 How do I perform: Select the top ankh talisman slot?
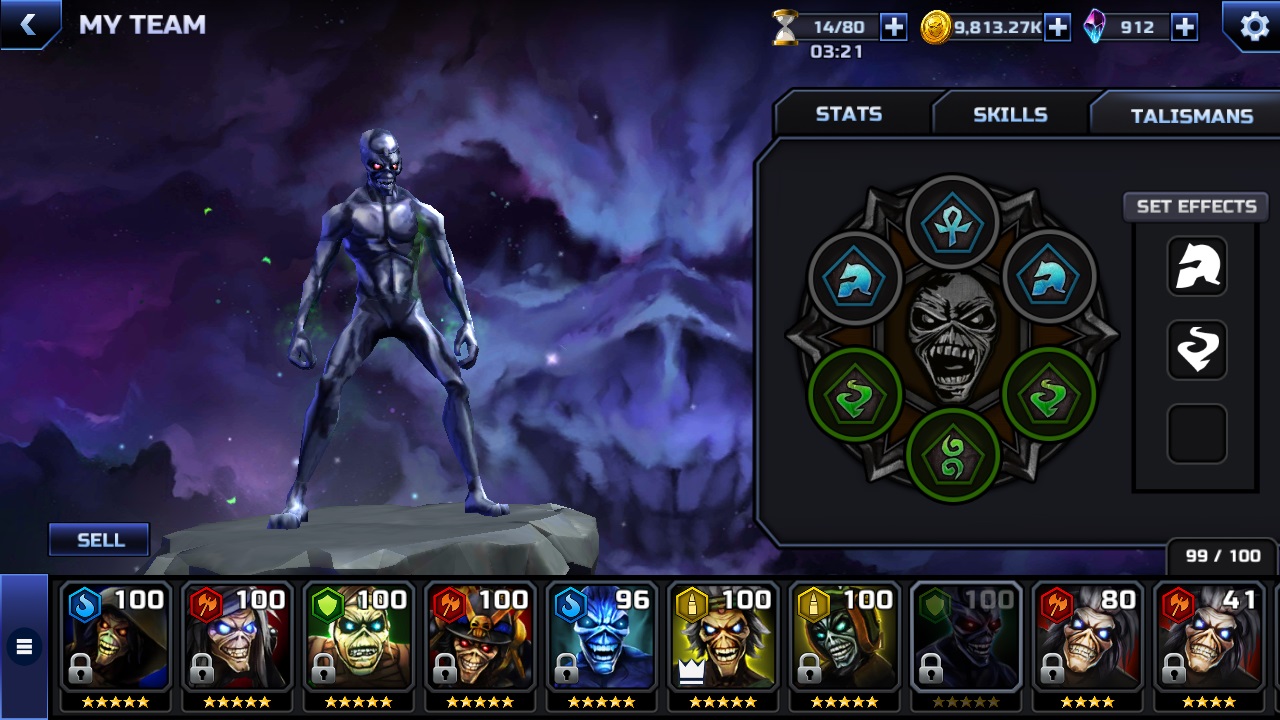952,223
